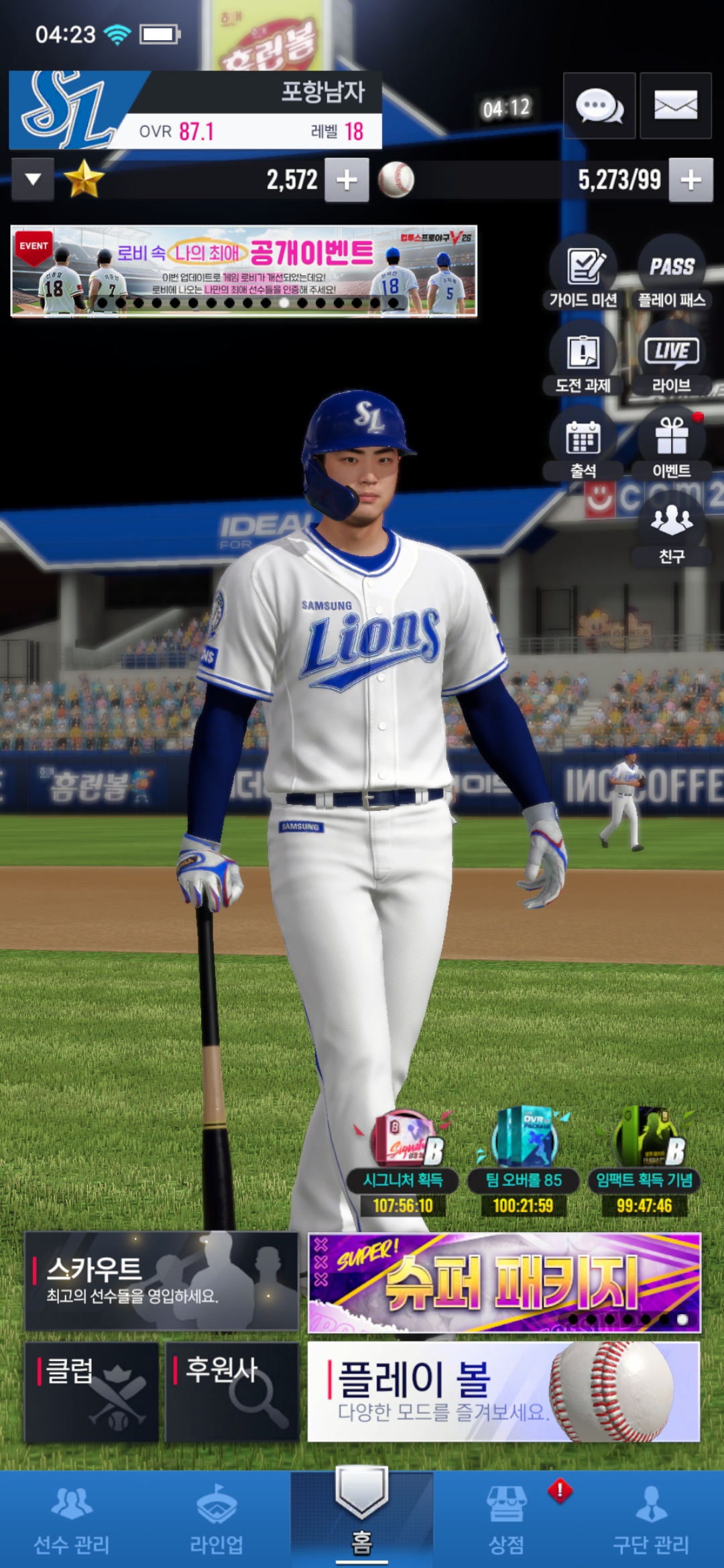Add more baseballs with plus button
724x1568 pixels.
coord(690,180)
